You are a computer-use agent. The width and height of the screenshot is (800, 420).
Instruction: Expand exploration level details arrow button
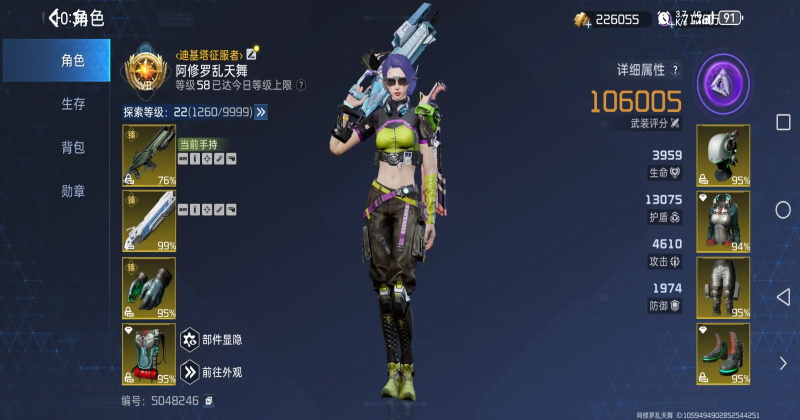pyautogui.click(x=261, y=112)
